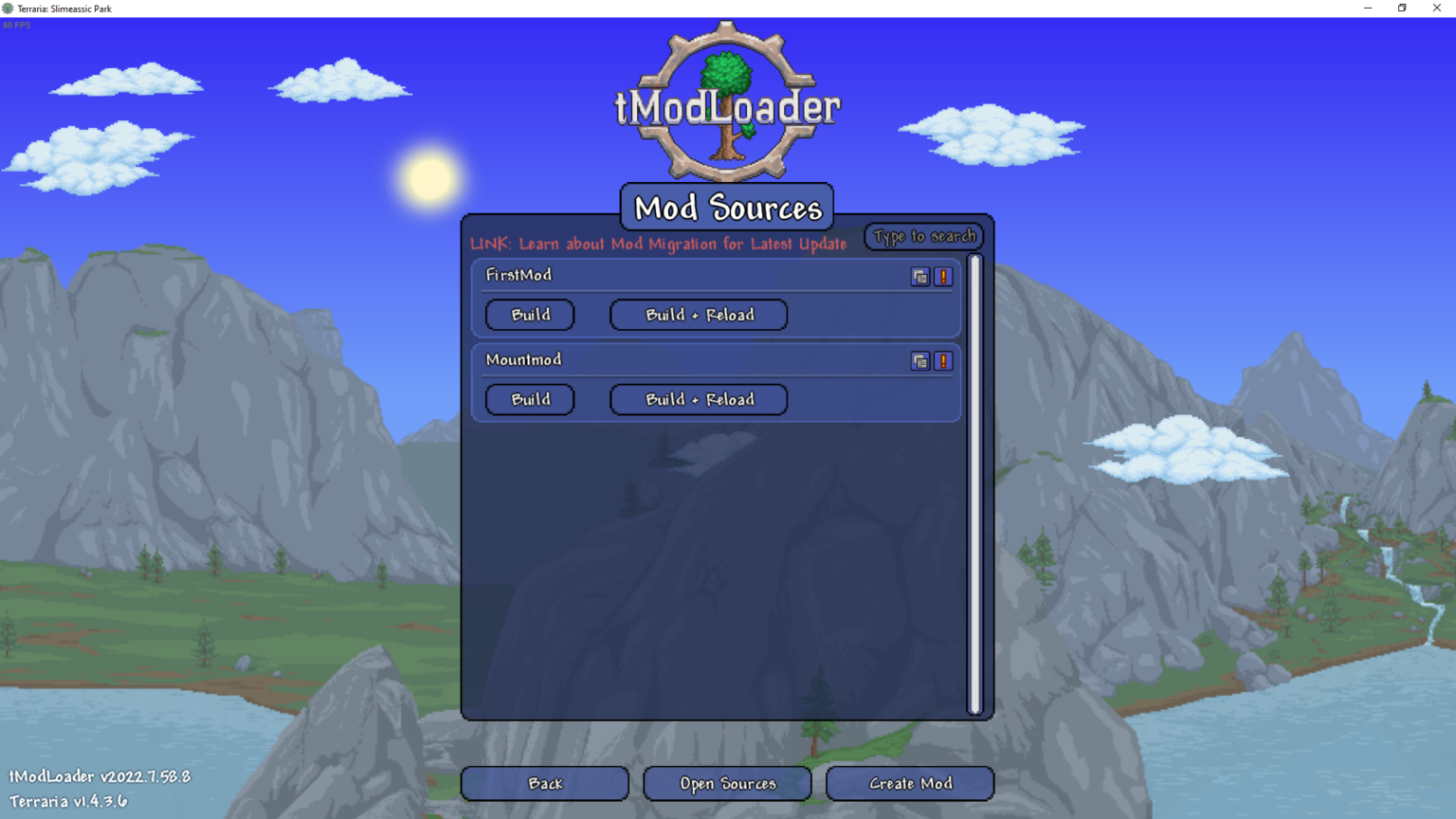Open the Mod Migration link

tap(659, 244)
